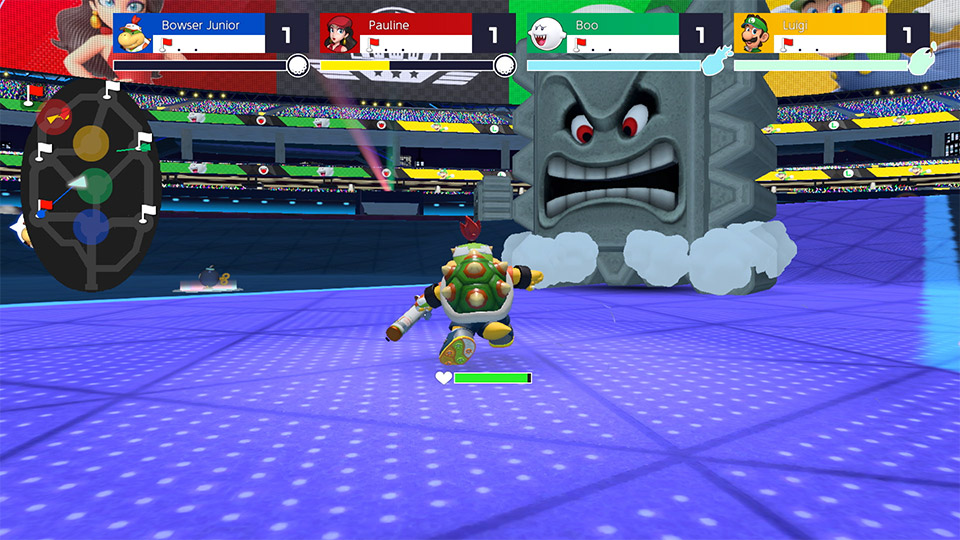This screenshot has width=960, height=540.
Task: Click the Bowser Junior portrait icon
Action: point(132,36)
